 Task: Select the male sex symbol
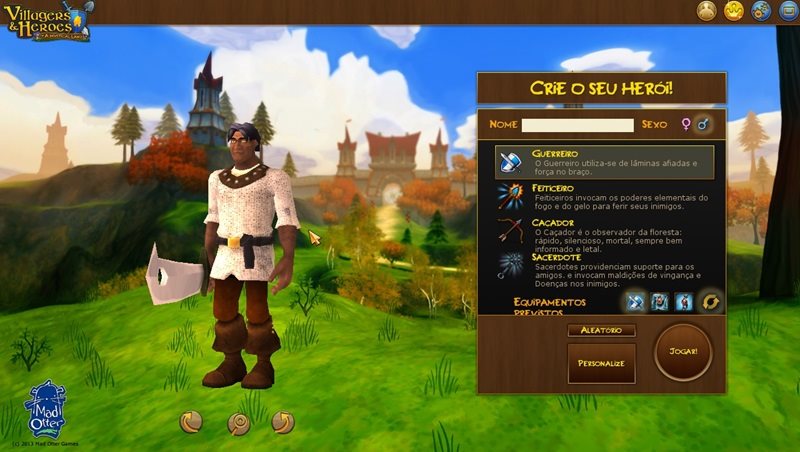[x=704, y=125]
